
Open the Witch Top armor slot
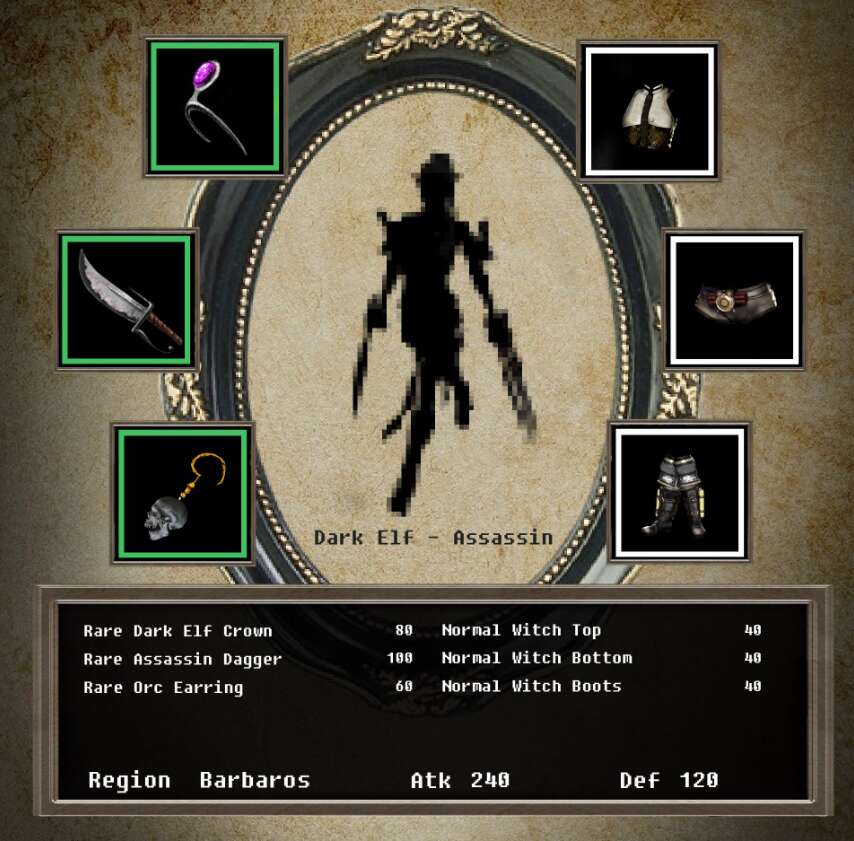click(649, 110)
